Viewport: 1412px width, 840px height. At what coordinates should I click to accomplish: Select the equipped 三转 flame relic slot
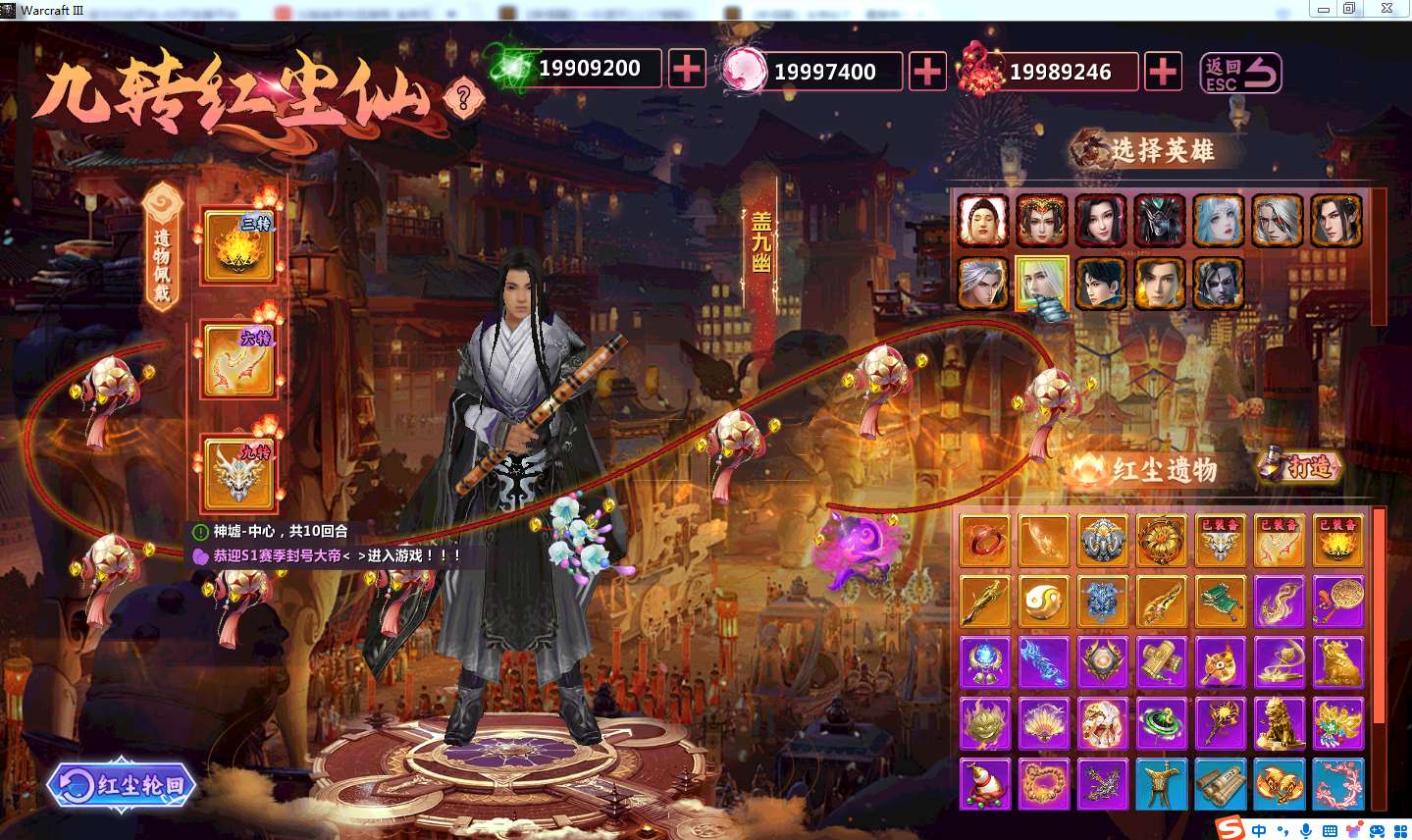(x=238, y=245)
